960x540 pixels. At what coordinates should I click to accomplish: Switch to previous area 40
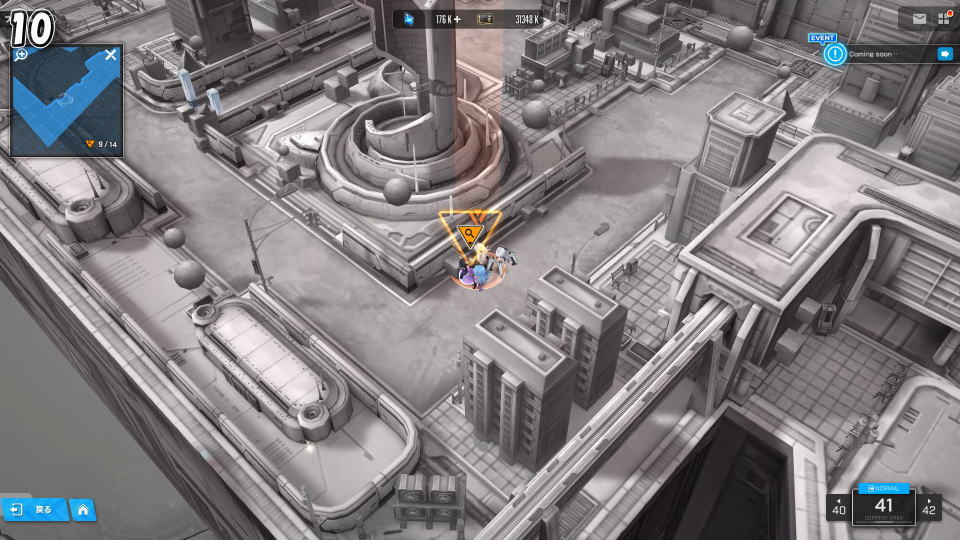tap(838, 507)
